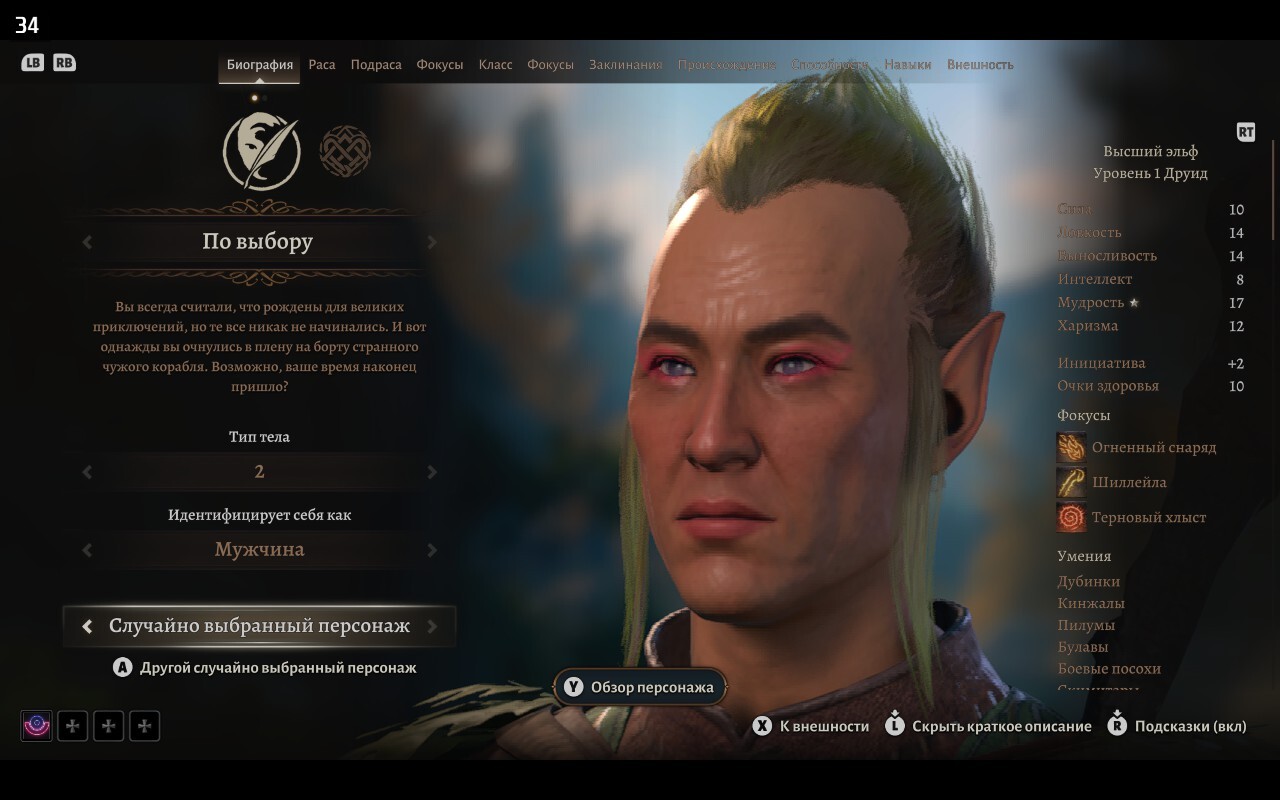This screenshot has height=800, width=1280.
Task: Select the Биография tab
Action: tap(260, 65)
